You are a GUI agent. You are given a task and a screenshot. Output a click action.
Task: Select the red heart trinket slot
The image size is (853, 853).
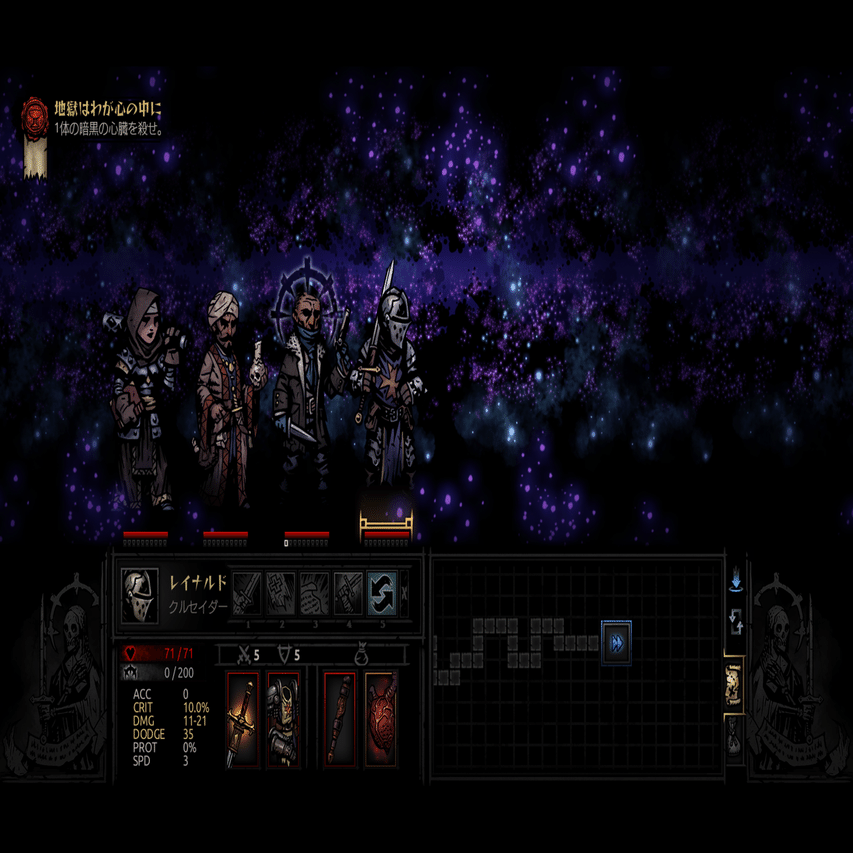tap(381, 719)
